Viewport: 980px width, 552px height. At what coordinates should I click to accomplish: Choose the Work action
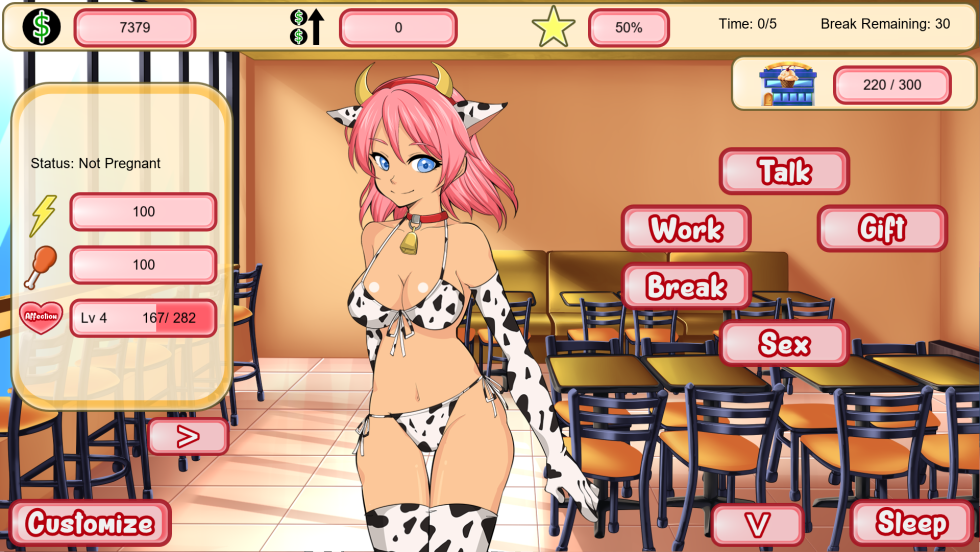click(x=686, y=229)
